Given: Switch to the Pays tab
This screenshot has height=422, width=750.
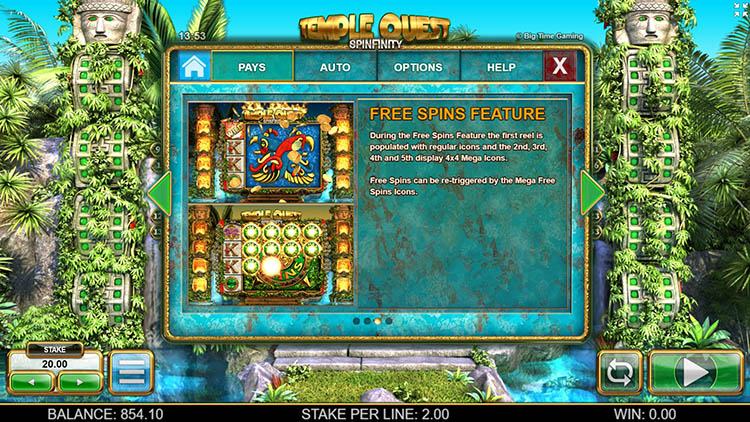Looking at the screenshot, I should (252, 67).
